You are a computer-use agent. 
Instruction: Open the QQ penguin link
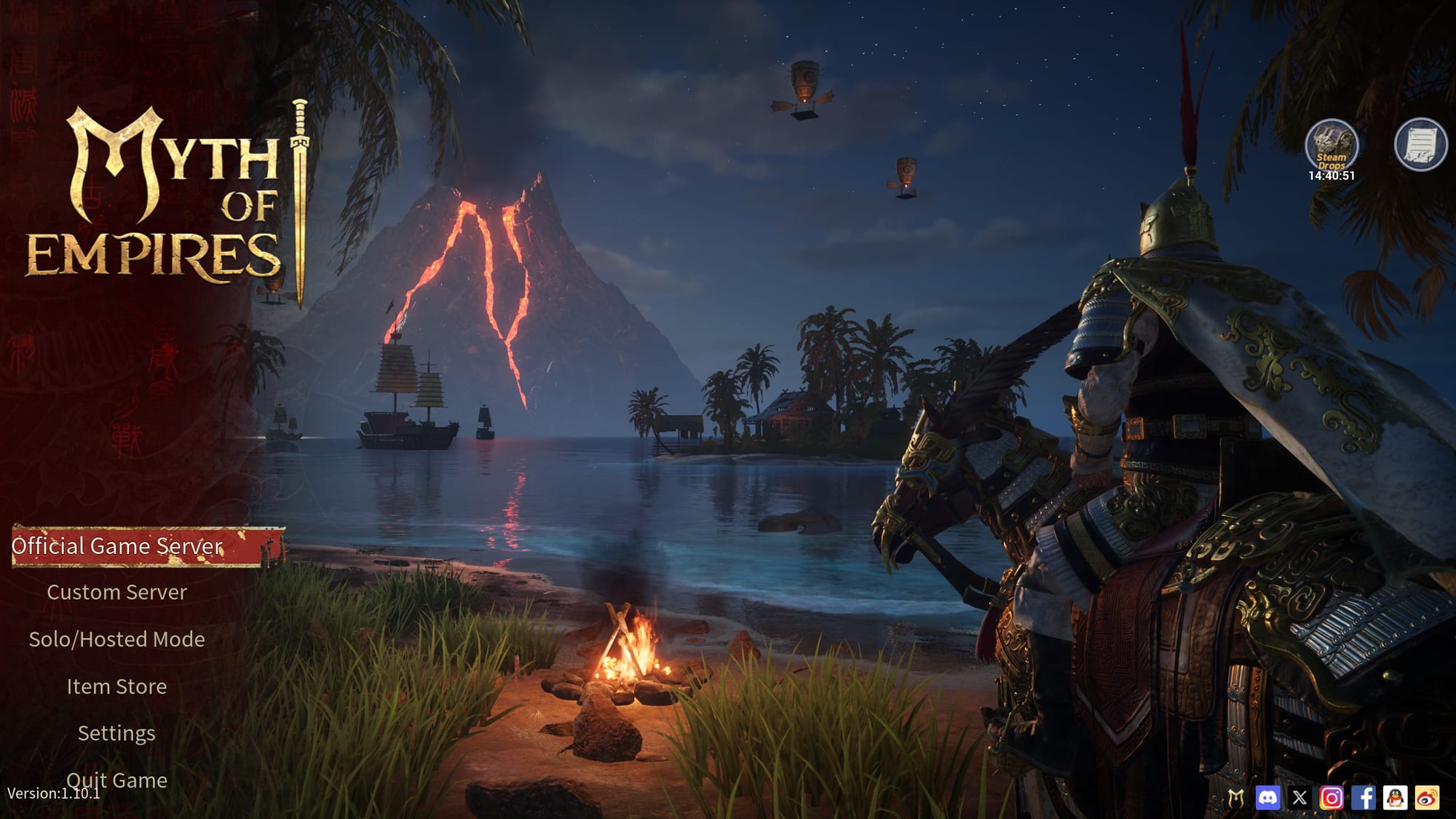click(x=1396, y=798)
